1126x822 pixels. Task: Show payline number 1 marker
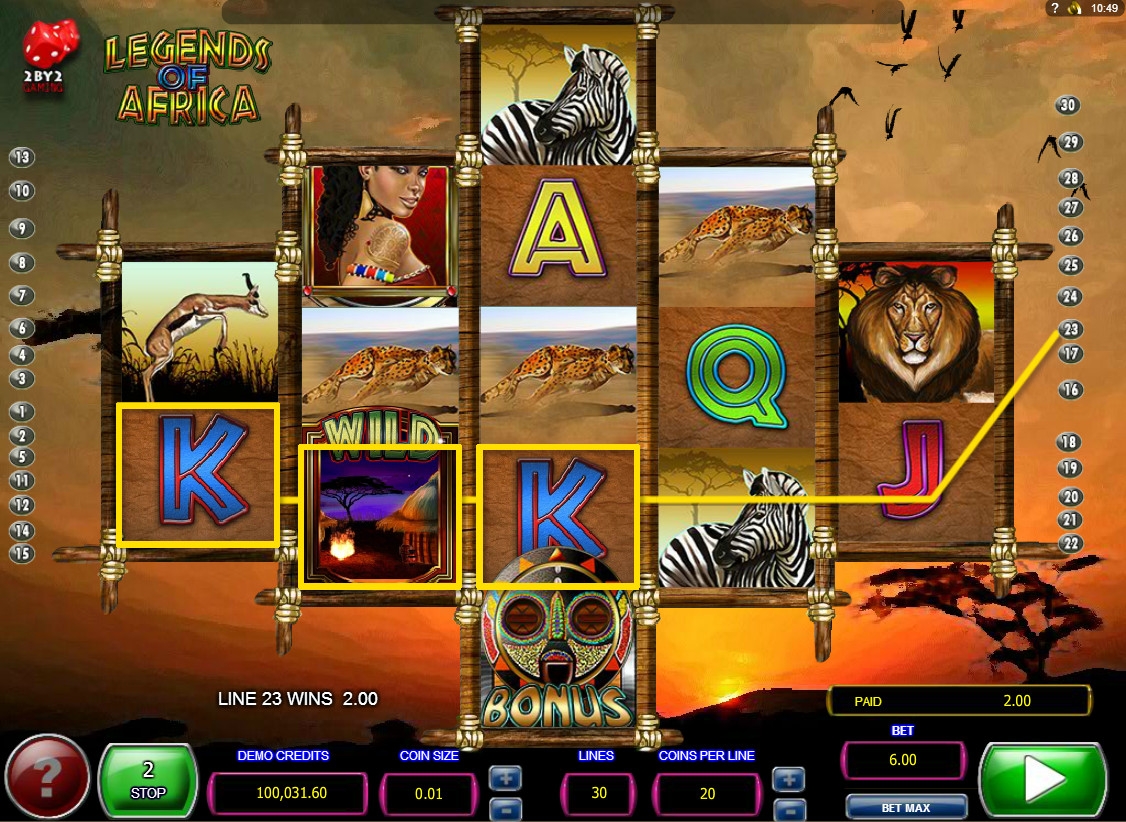pyautogui.click(x=21, y=411)
